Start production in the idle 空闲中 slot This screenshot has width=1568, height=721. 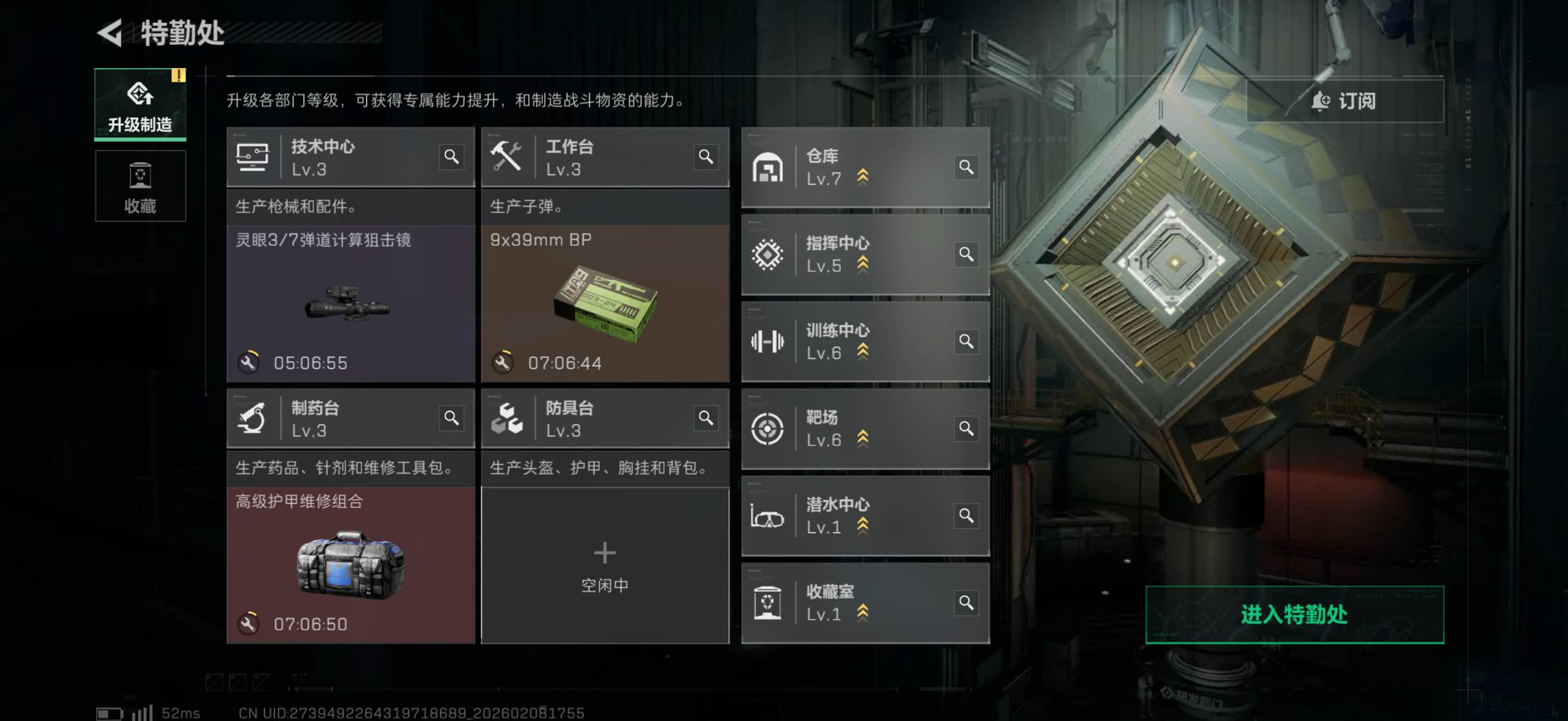click(605, 565)
